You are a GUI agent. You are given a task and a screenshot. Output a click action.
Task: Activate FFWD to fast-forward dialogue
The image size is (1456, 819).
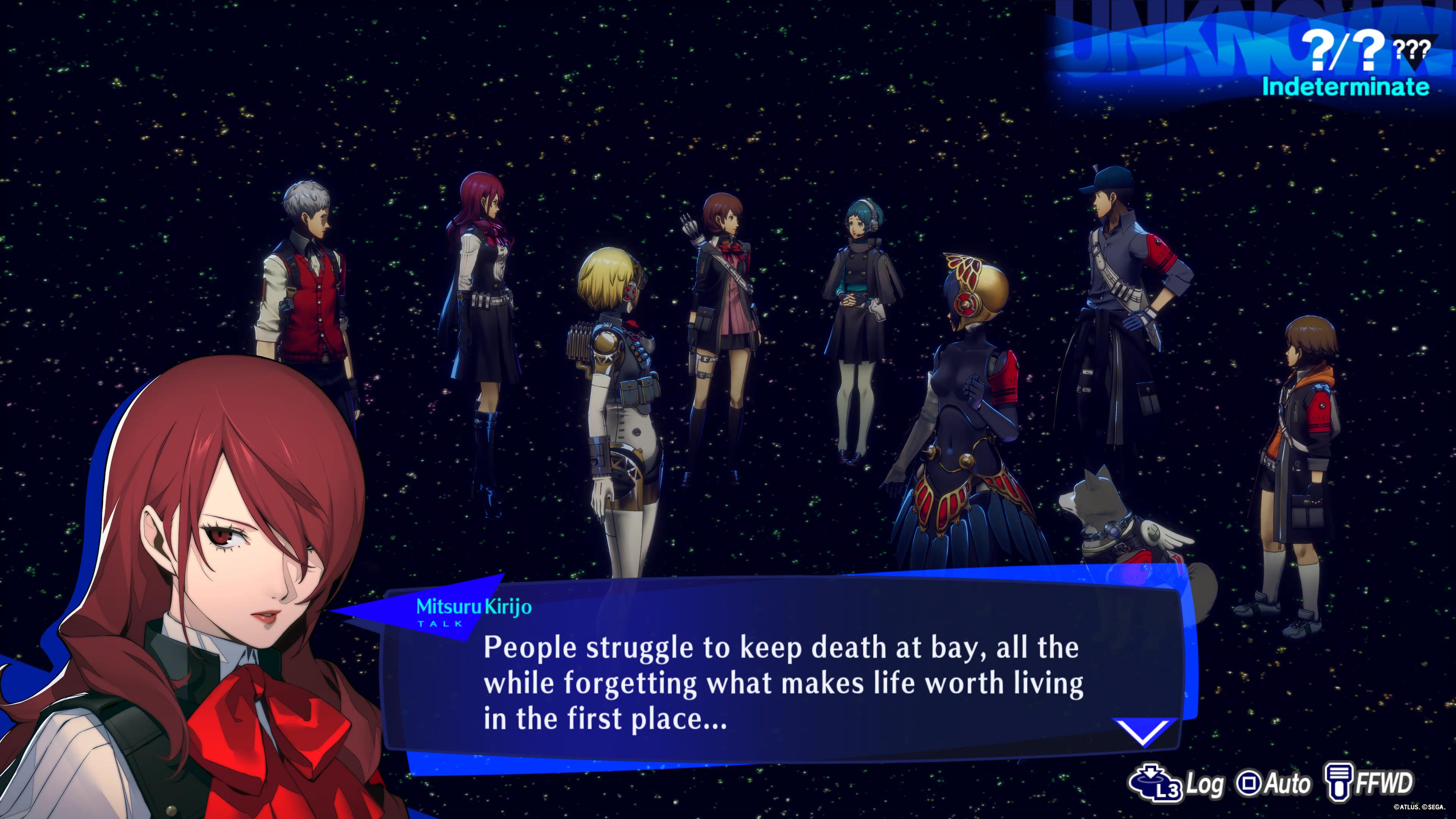point(1368,783)
